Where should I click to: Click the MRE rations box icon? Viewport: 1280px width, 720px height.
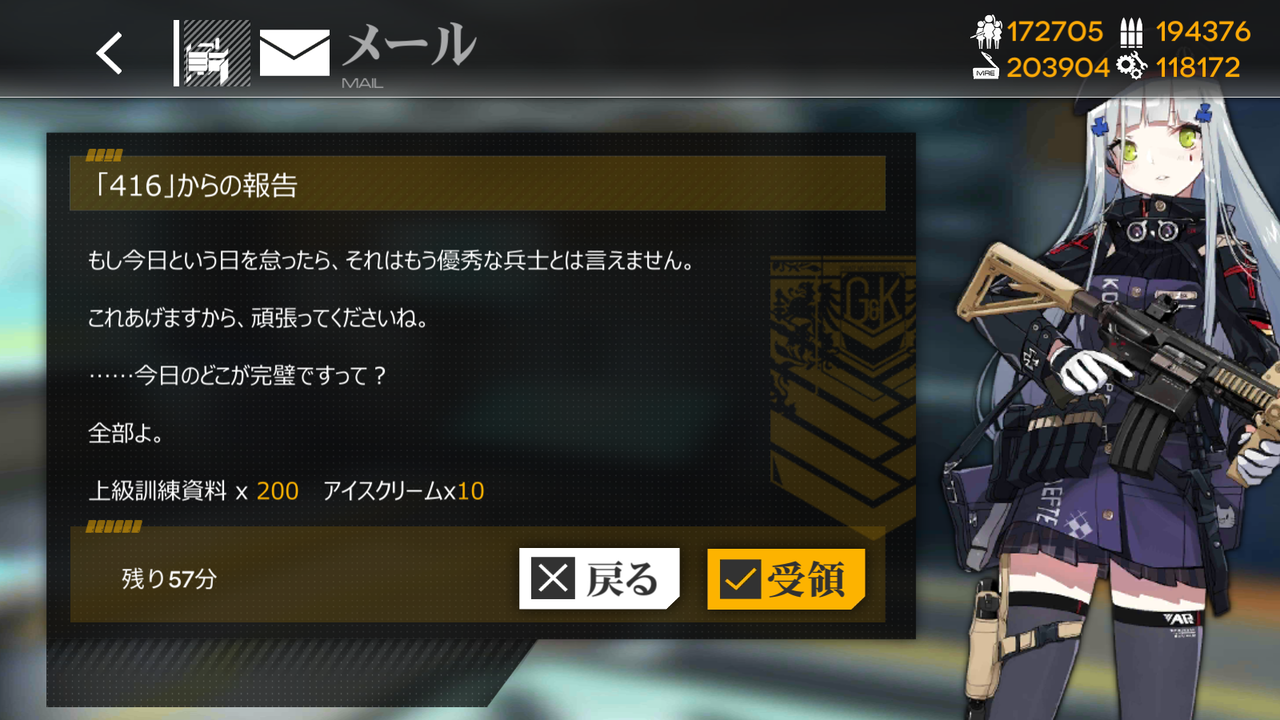[x=985, y=71]
